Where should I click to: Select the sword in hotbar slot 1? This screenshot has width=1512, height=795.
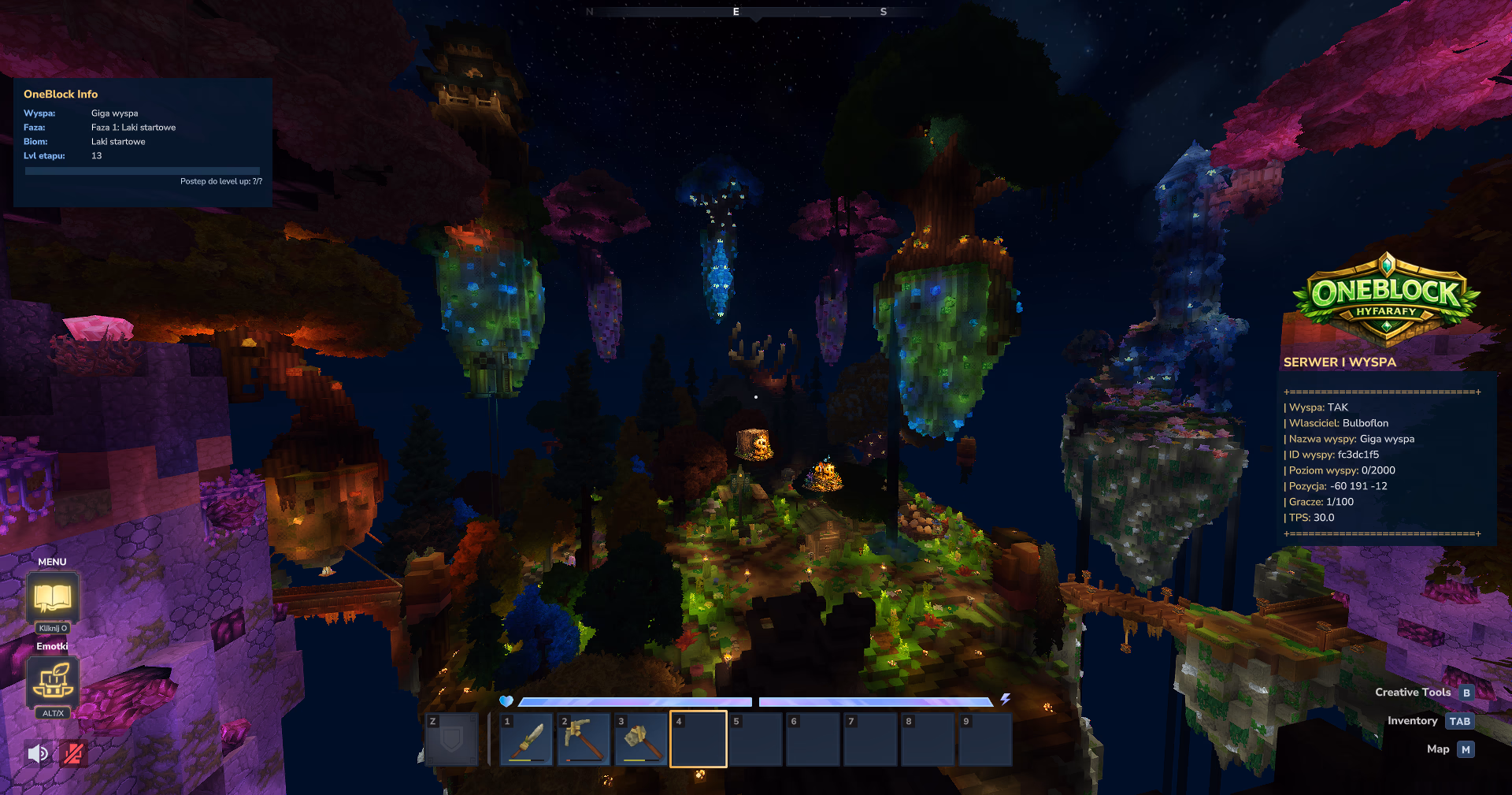tap(525, 738)
